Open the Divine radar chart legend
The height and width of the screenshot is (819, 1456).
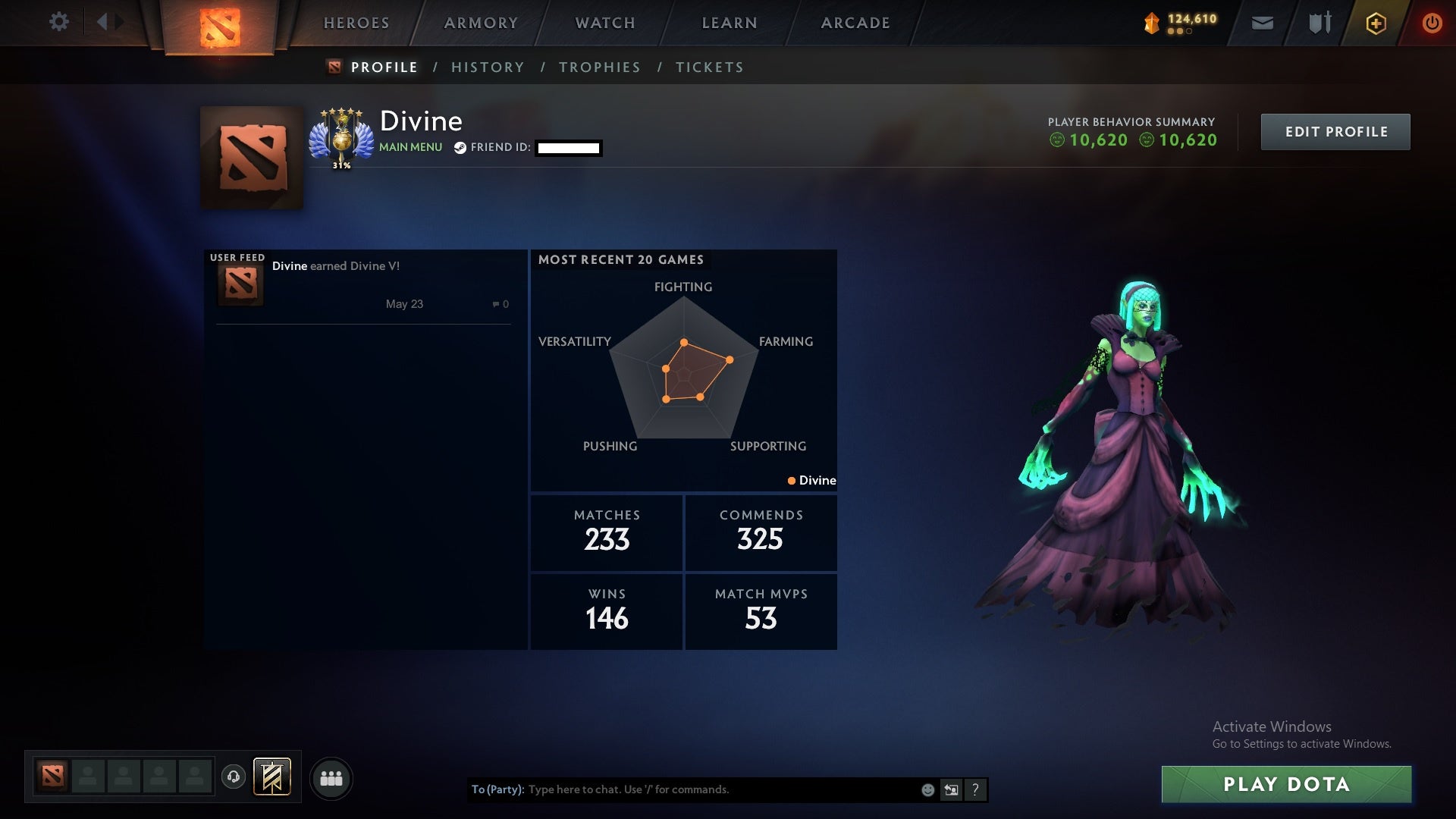point(811,480)
